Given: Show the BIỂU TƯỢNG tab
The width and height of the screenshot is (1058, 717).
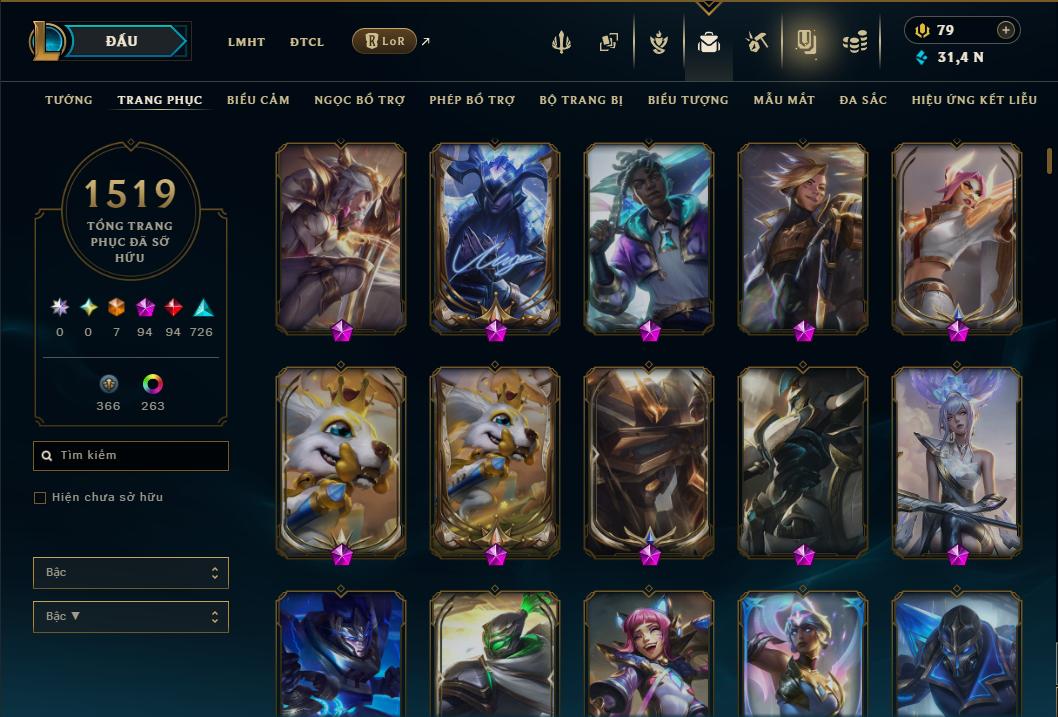Looking at the screenshot, I should click(688, 100).
